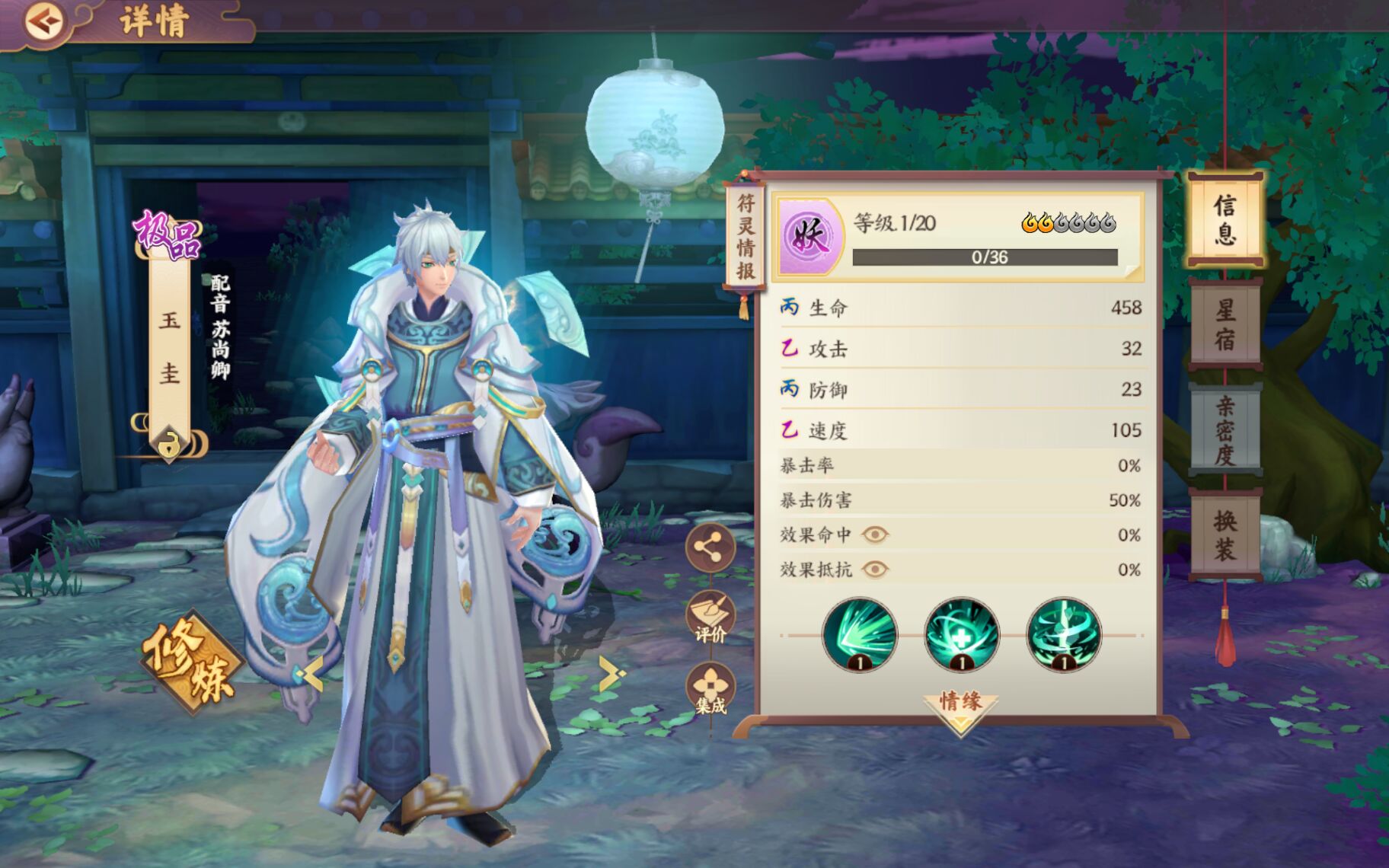Image resolution: width=1389 pixels, height=868 pixels.
Task: Switch to the 信息 info tab
Action: coord(1225,220)
